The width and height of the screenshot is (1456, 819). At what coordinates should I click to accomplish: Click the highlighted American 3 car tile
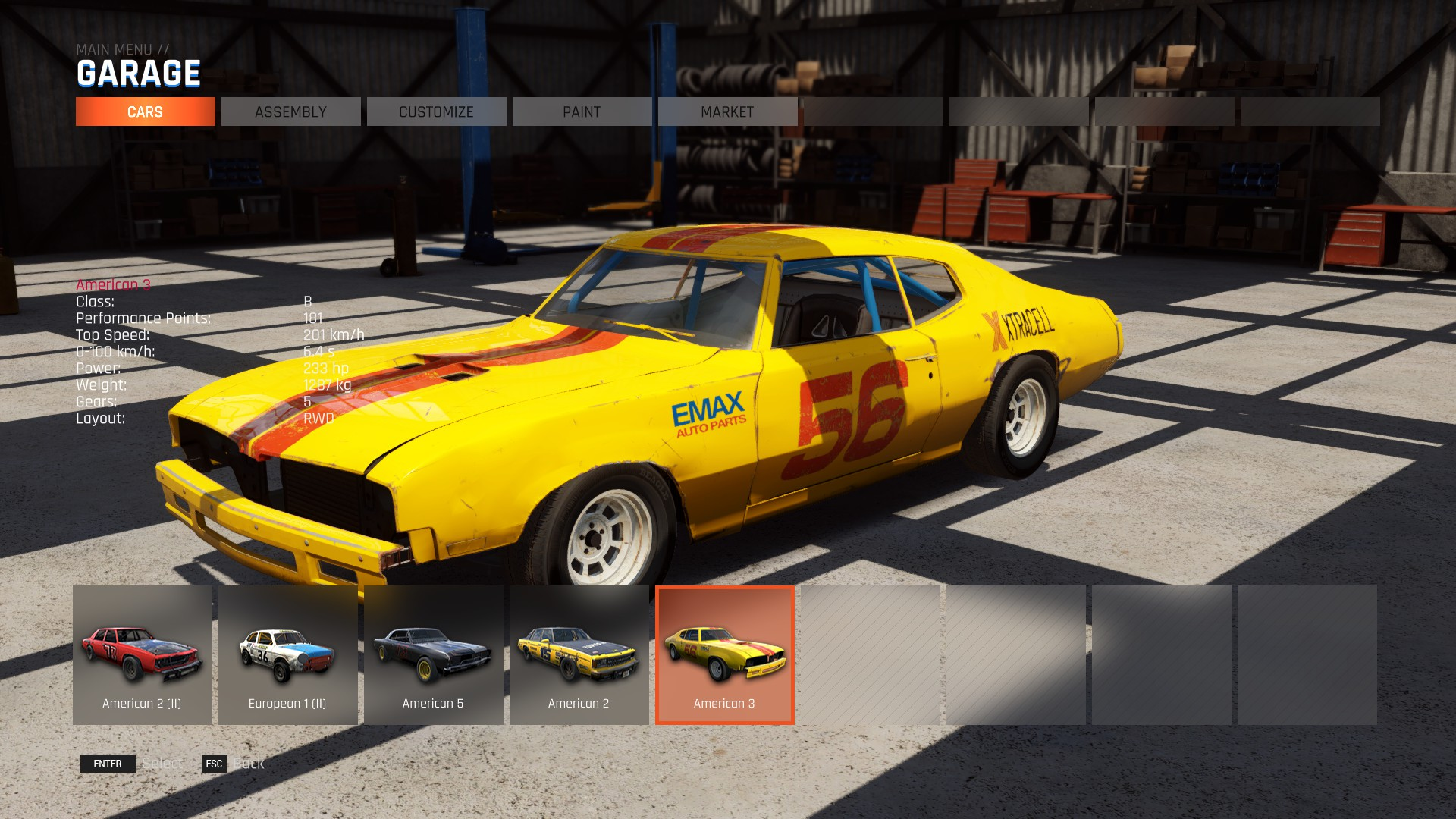725,655
